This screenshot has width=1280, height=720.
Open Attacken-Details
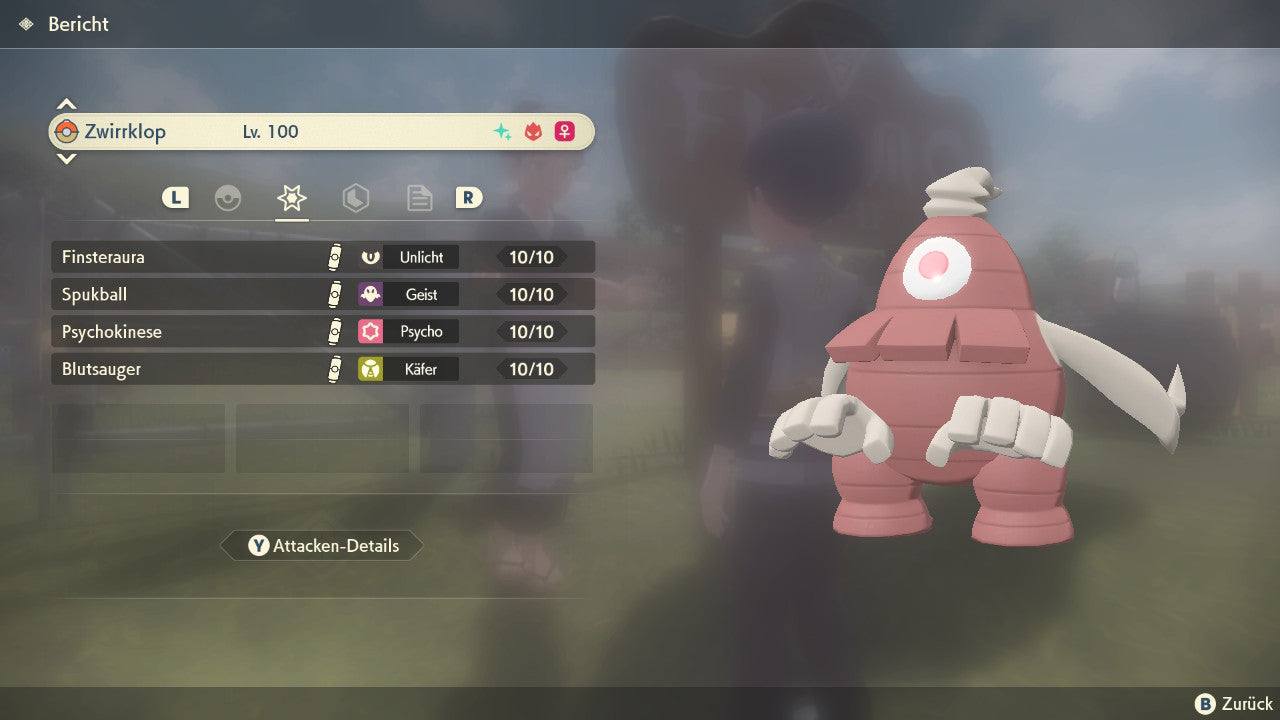tap(322, 546)
